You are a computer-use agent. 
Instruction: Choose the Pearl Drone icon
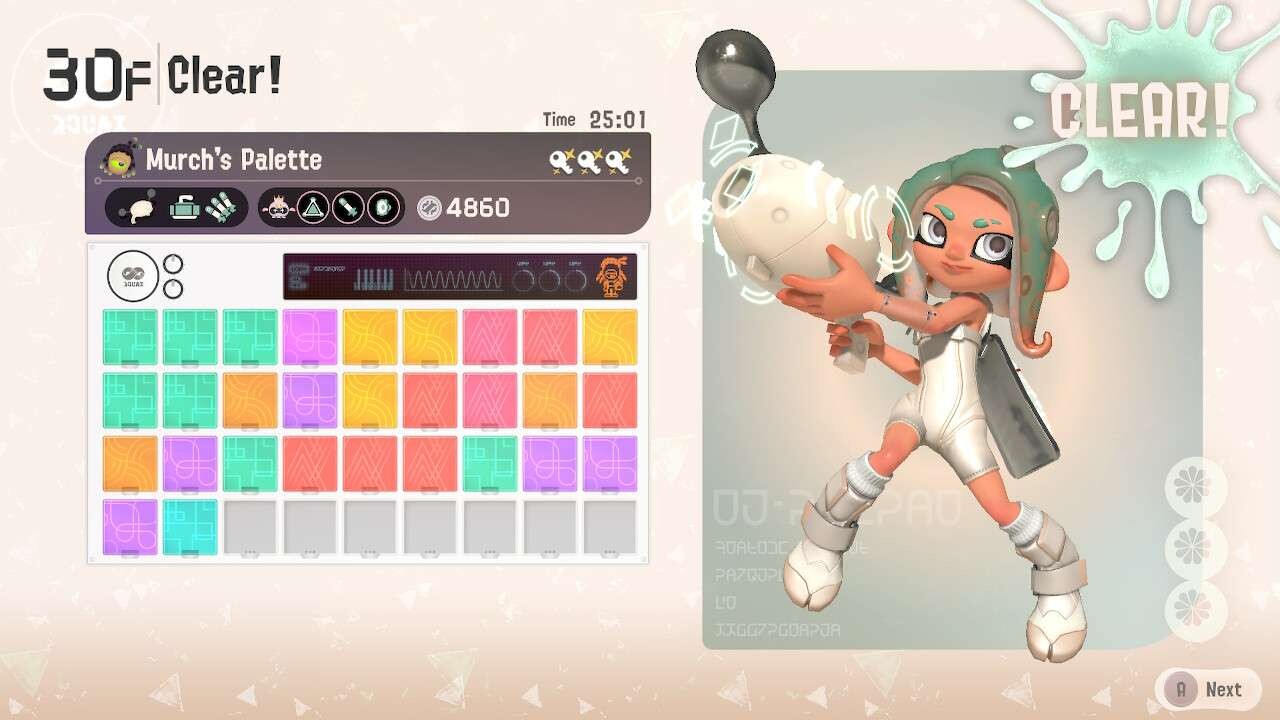click(278, 208)
